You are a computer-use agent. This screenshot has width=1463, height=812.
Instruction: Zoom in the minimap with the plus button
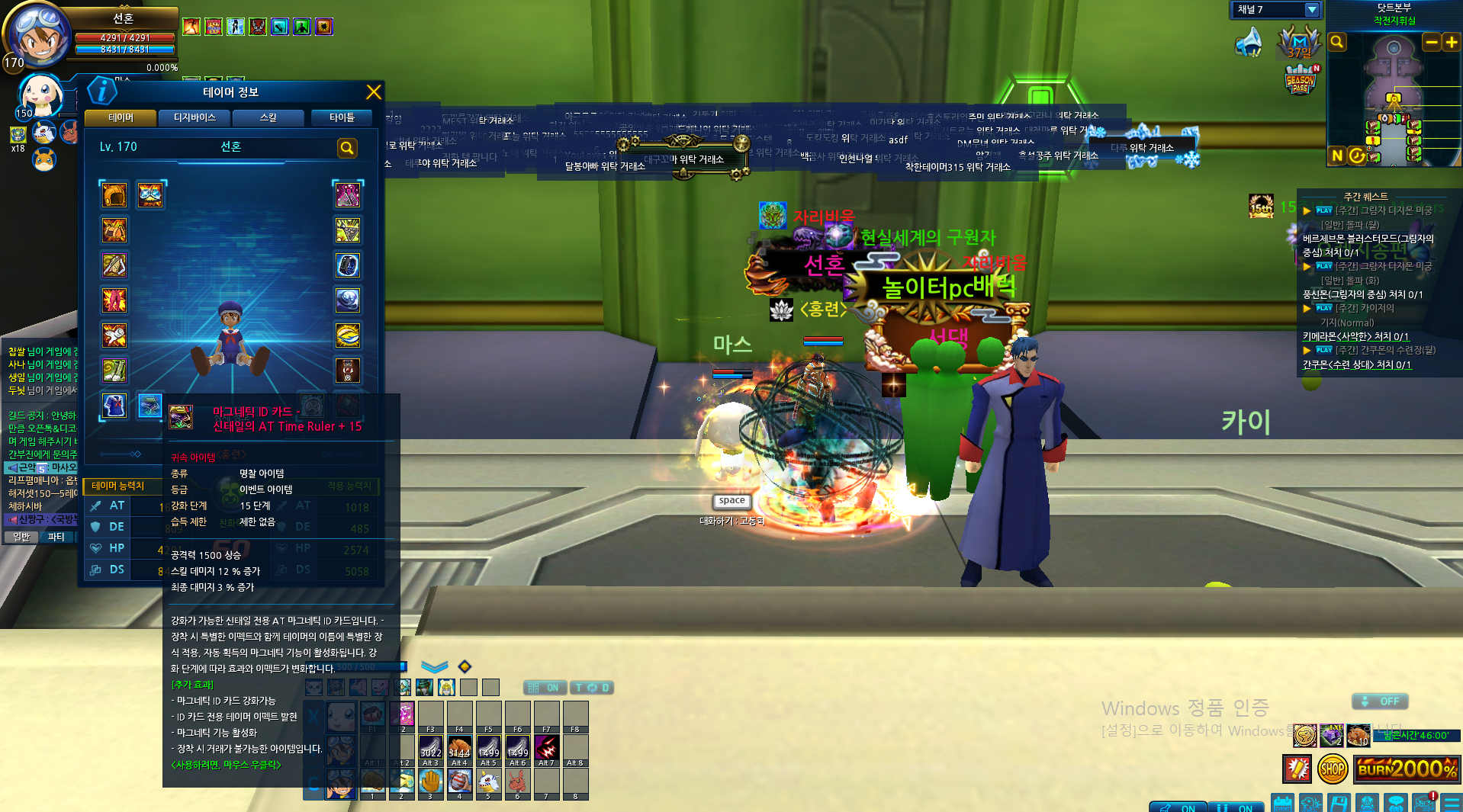[1451, 43]
